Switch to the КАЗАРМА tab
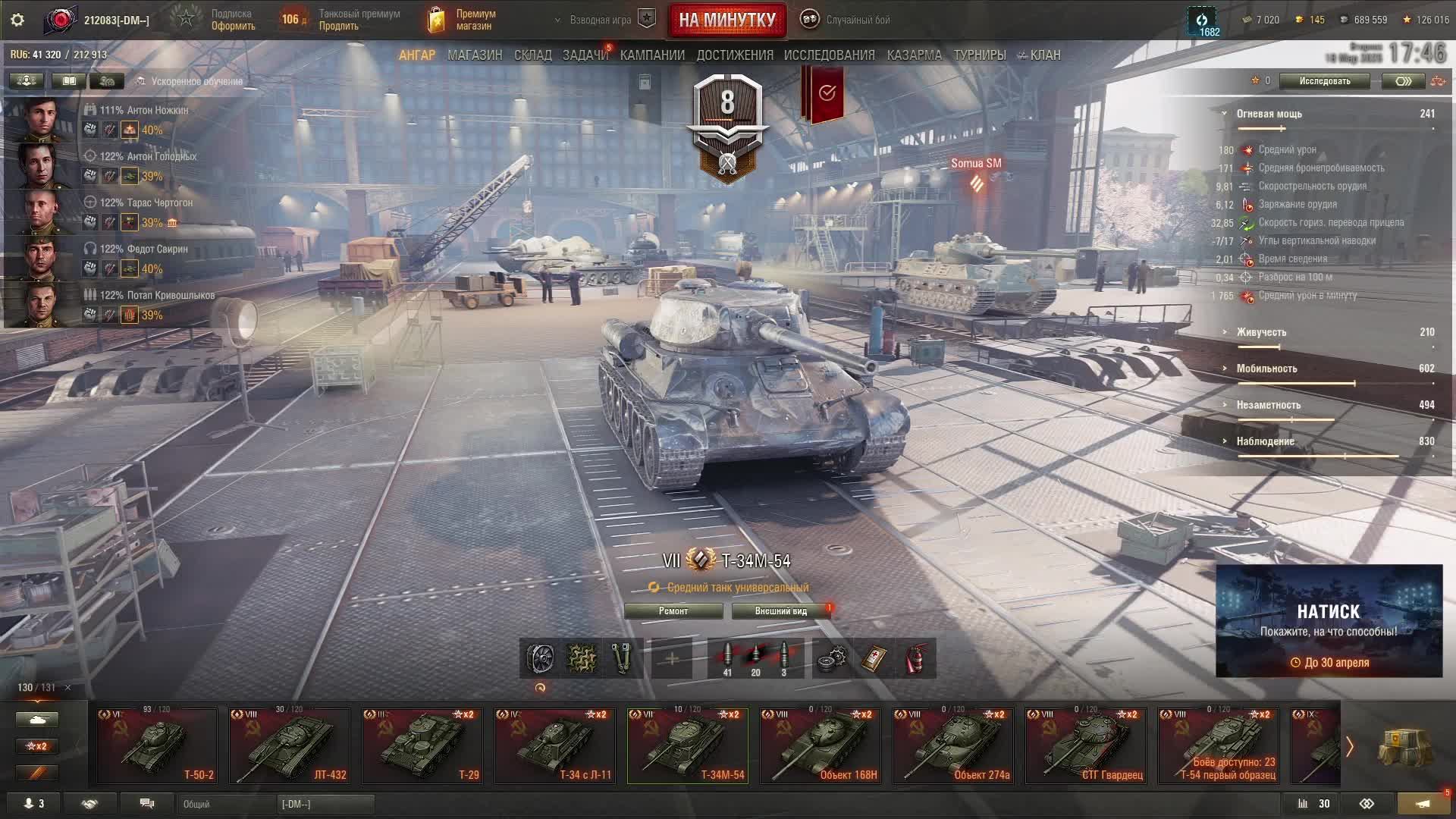 coord(914,55)
